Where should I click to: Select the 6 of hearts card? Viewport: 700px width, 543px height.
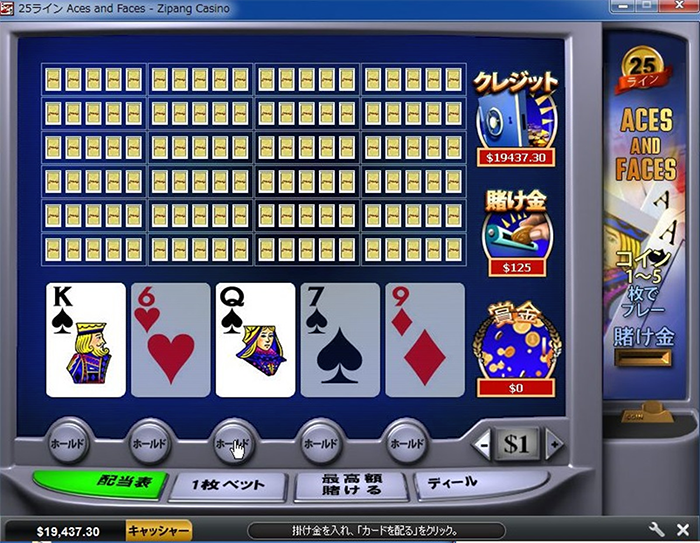point(171,339)
